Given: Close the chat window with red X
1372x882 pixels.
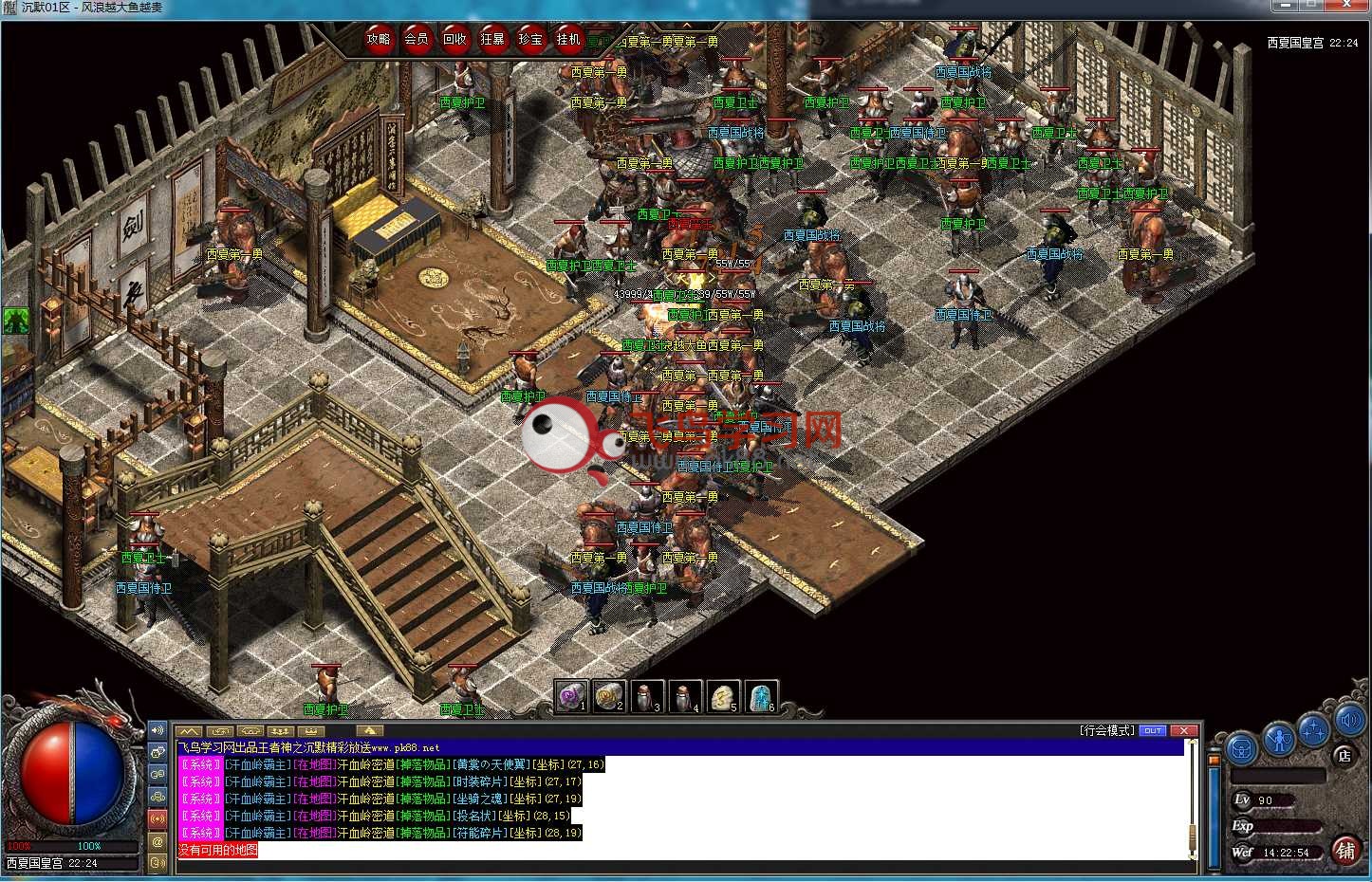Looking at the screenshot, I should (1183, 730).
